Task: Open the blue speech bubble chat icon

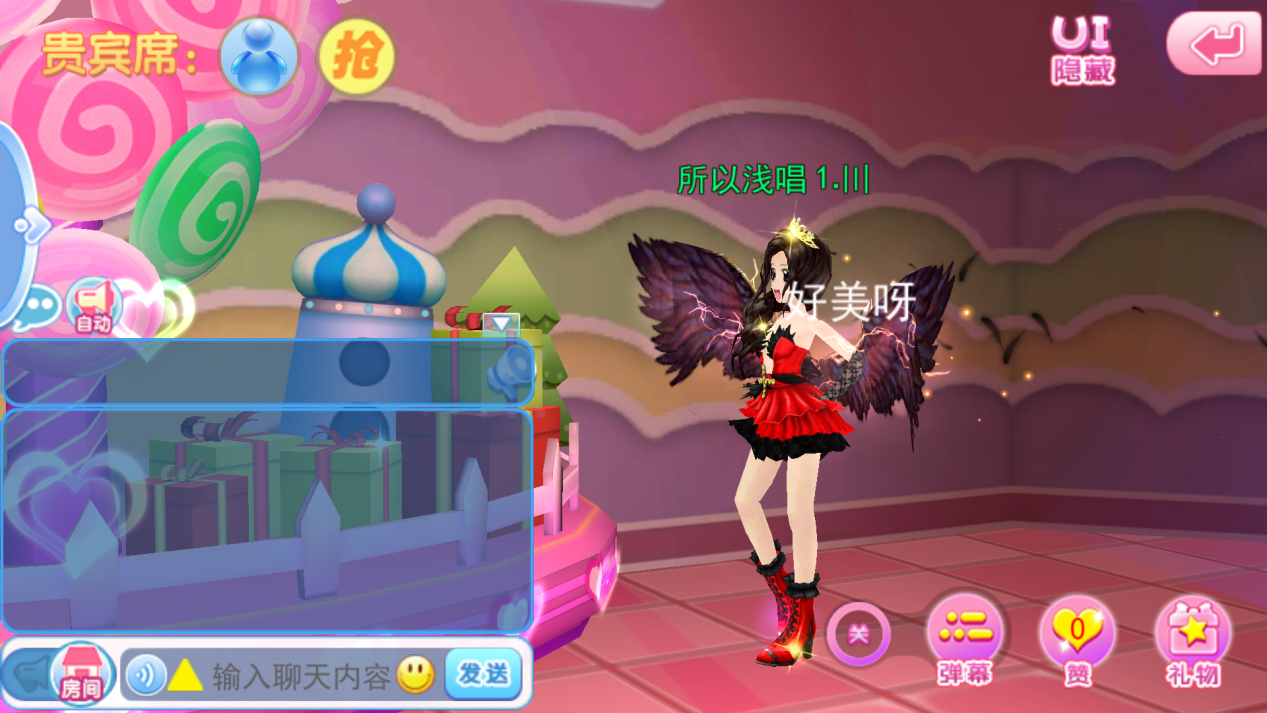Action: click(38, 305)
